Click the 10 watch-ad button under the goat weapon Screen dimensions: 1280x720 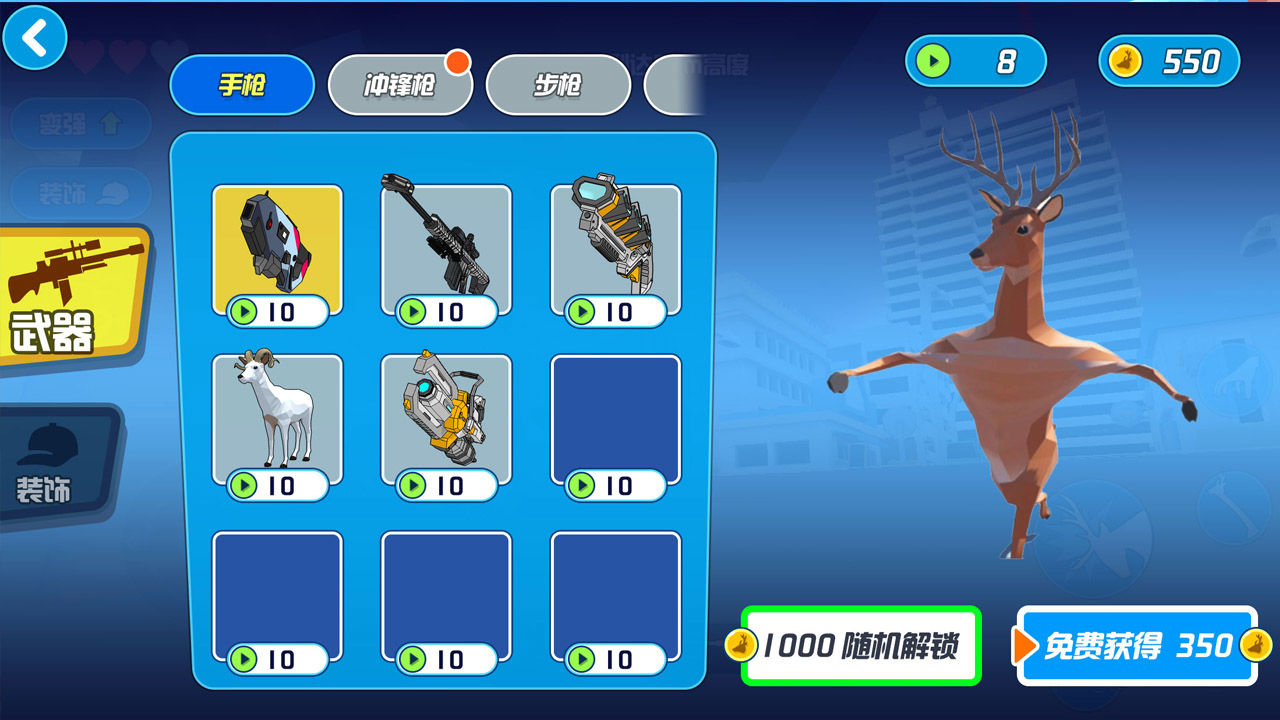pyautogui.click(x=277, y=487)
